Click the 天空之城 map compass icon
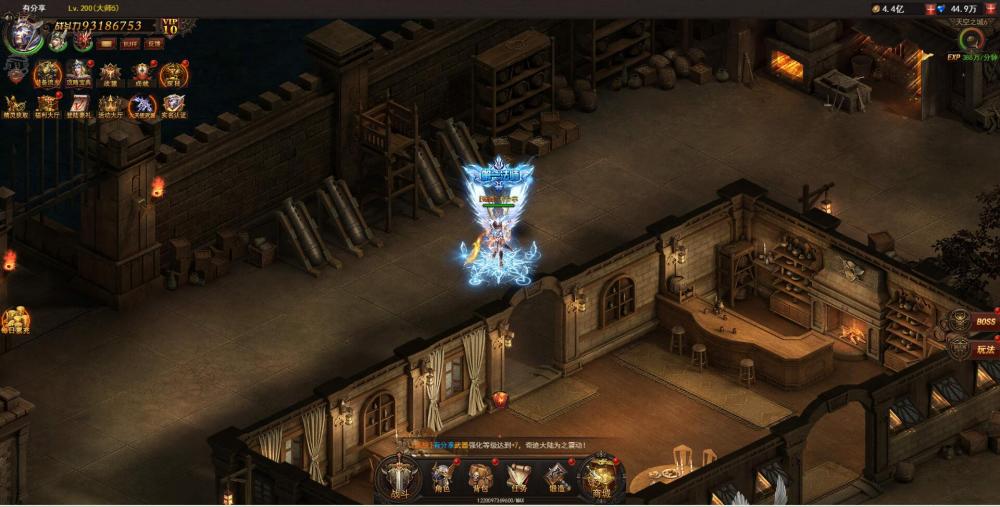This screenshot has height=507, width=1000. (x=969, y=39)
